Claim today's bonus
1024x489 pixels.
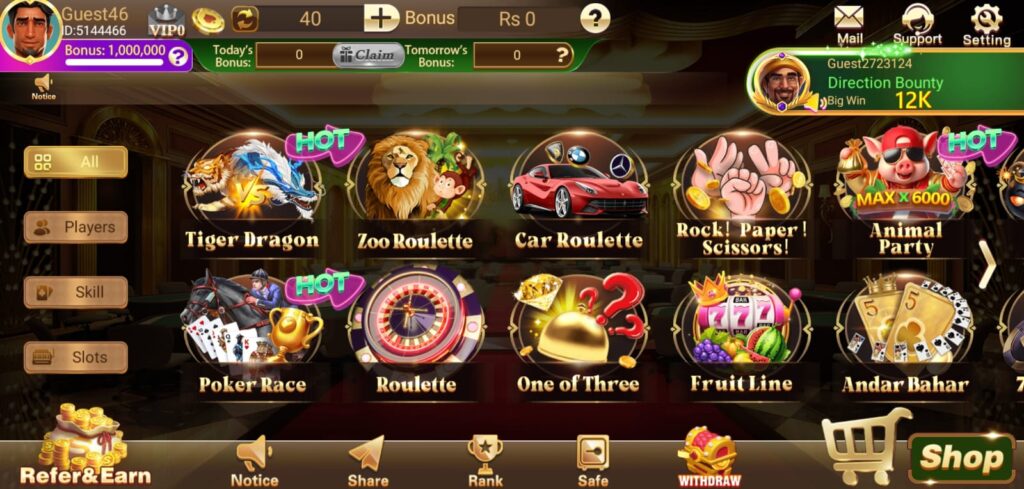368,55
